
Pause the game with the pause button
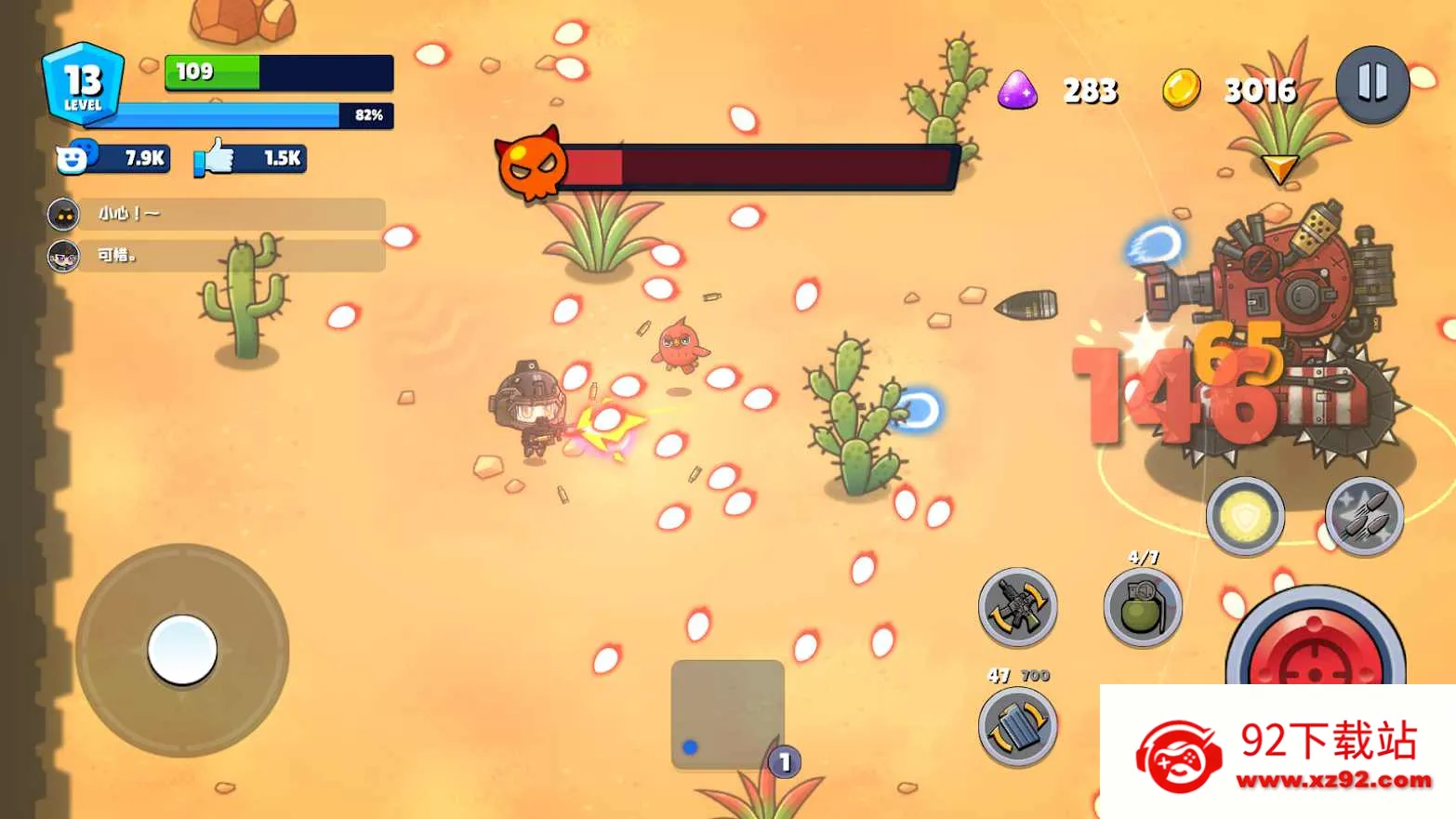[1372, 85]
